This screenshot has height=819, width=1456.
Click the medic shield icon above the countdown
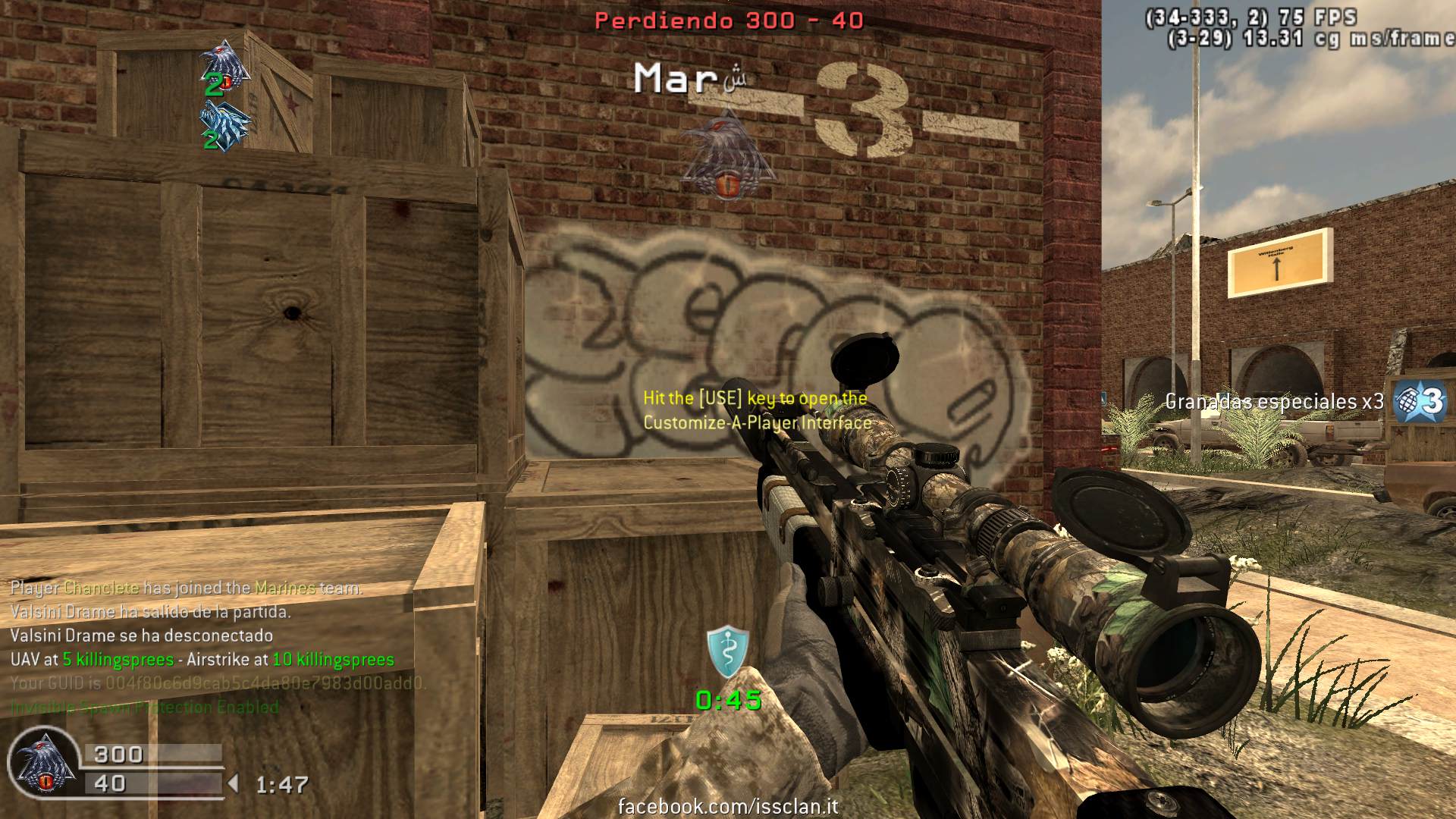(728, 652)
